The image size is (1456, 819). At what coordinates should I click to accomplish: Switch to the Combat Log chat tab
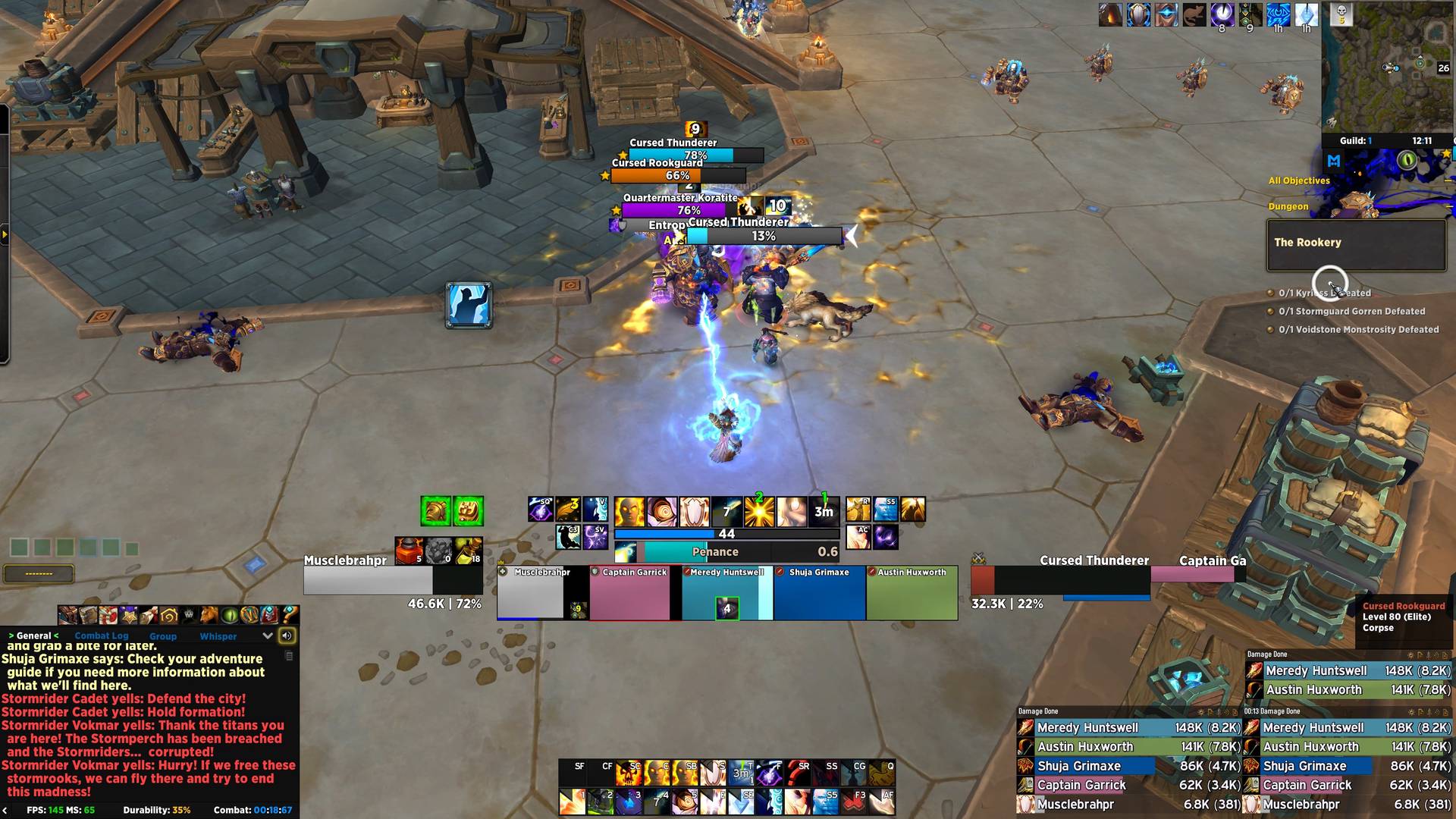point(102,636)
